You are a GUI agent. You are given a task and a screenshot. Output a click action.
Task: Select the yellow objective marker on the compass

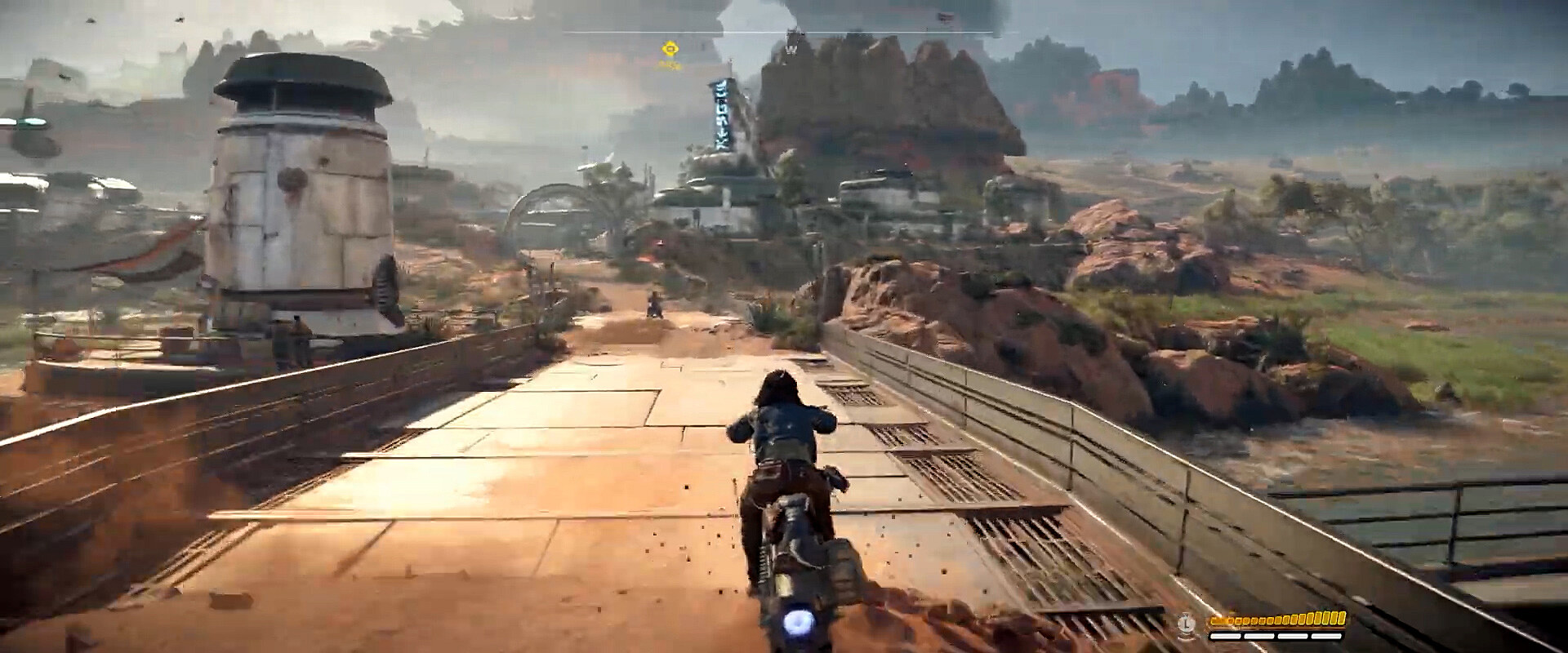670,49
